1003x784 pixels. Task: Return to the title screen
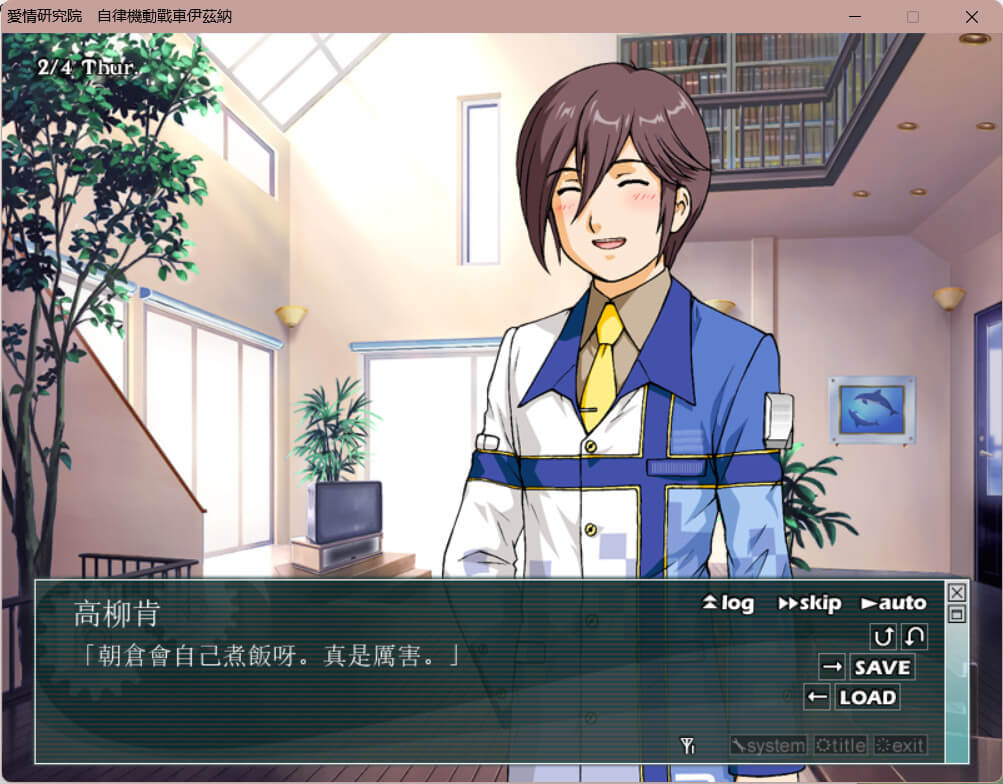pyautogui.click(x=841, y=745)
